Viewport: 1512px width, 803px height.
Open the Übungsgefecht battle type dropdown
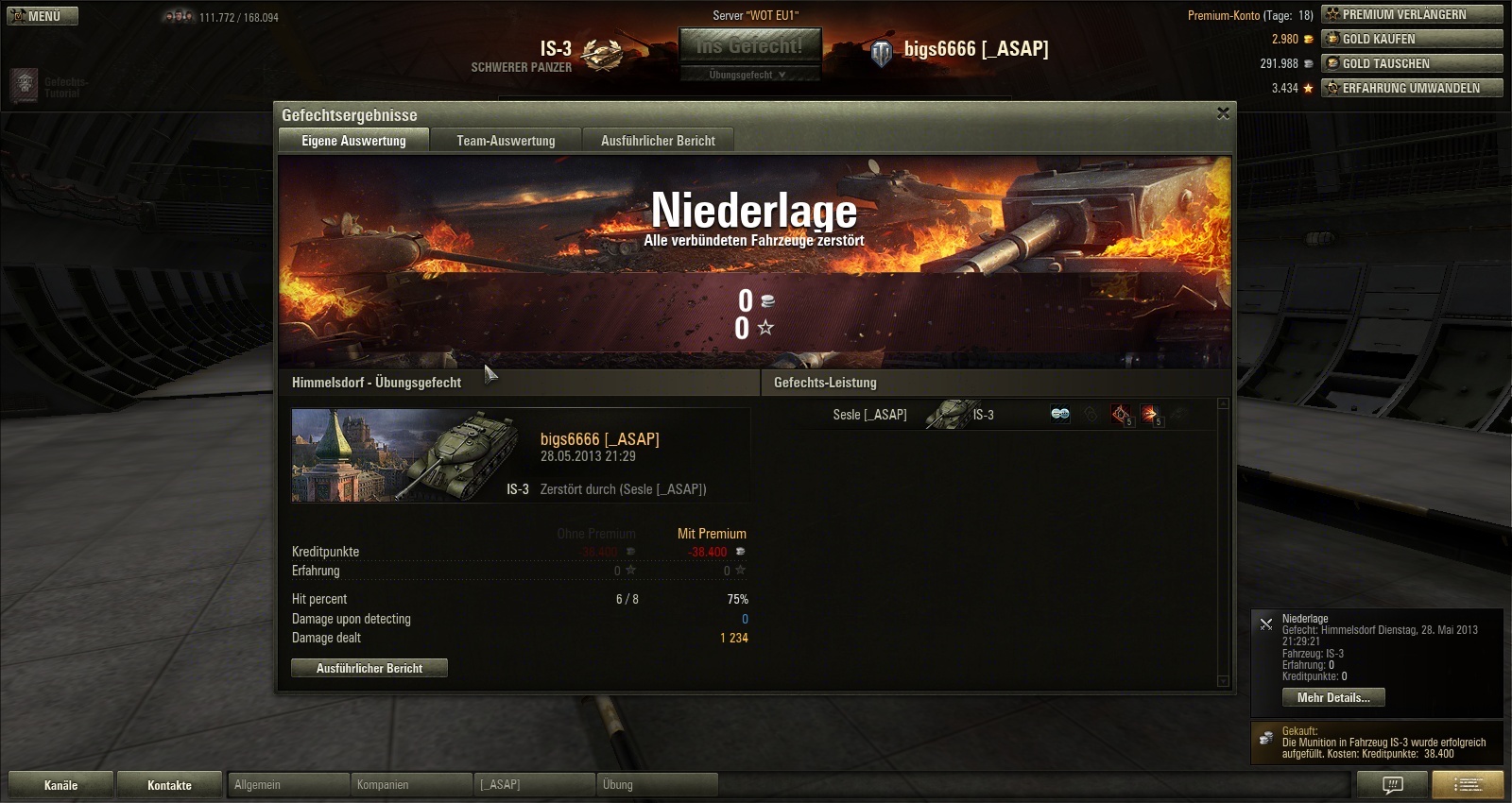[x=749, y=75]
